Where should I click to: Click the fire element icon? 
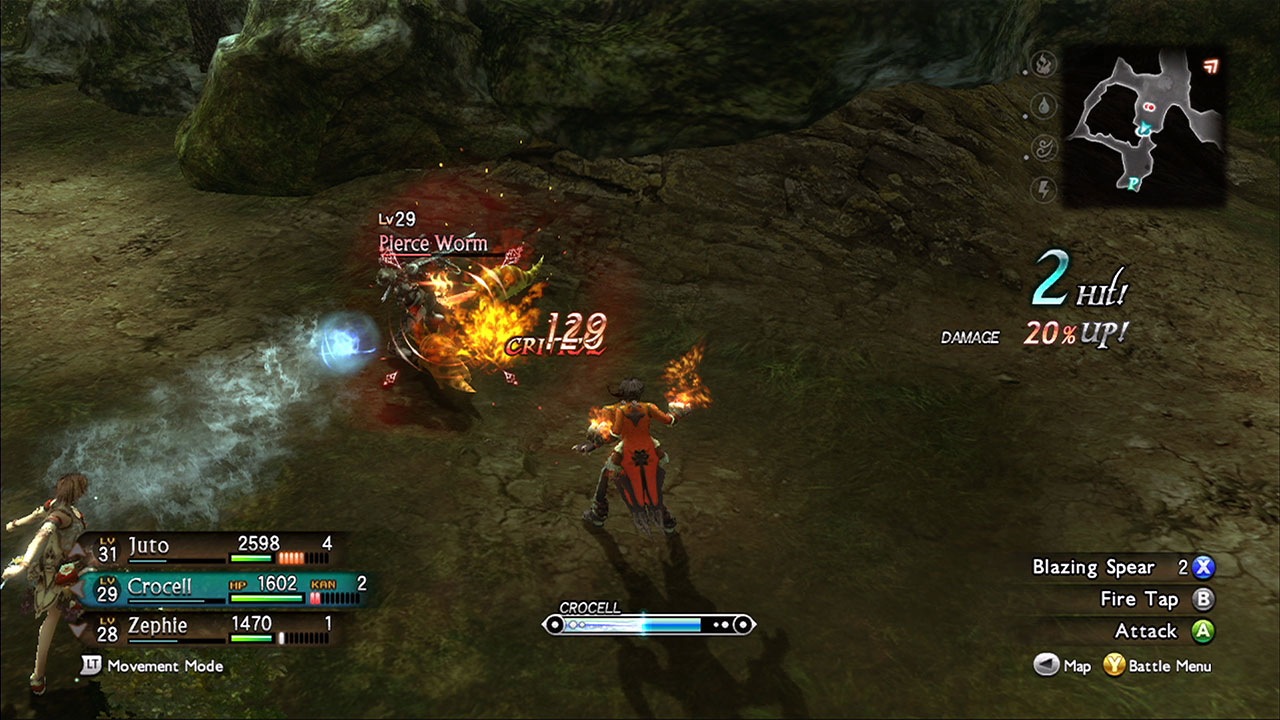coord(1045,66)
